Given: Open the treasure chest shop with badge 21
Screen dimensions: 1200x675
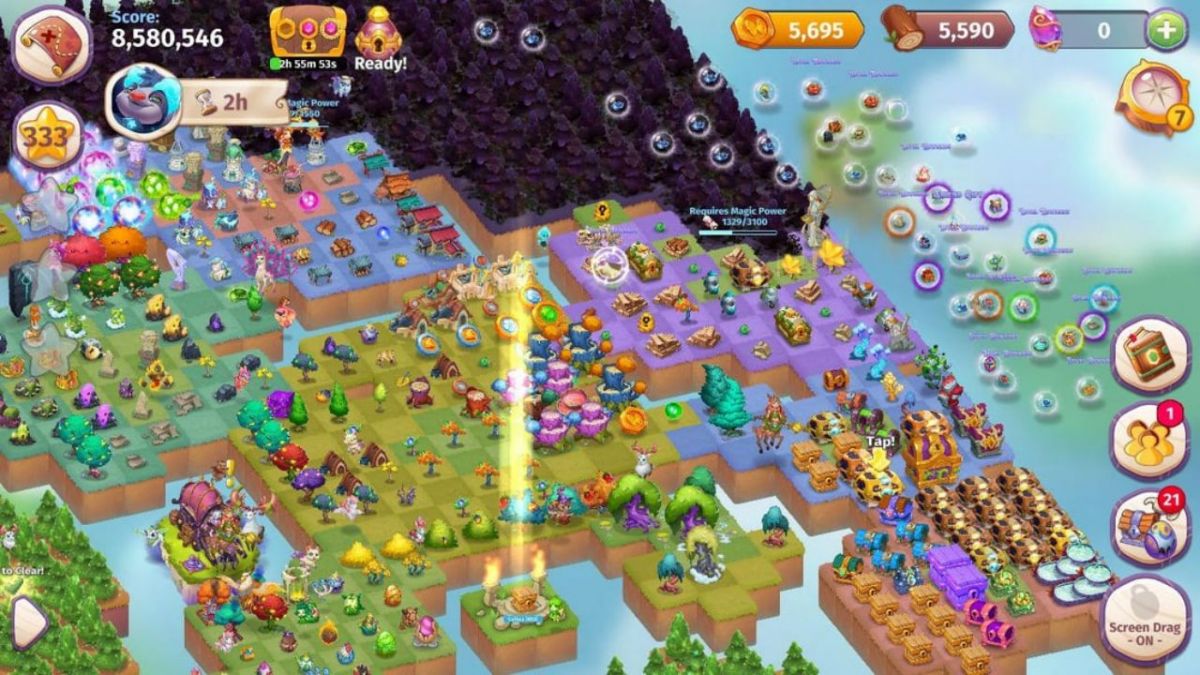Looking at the screenshot, I should [1150, 527].
